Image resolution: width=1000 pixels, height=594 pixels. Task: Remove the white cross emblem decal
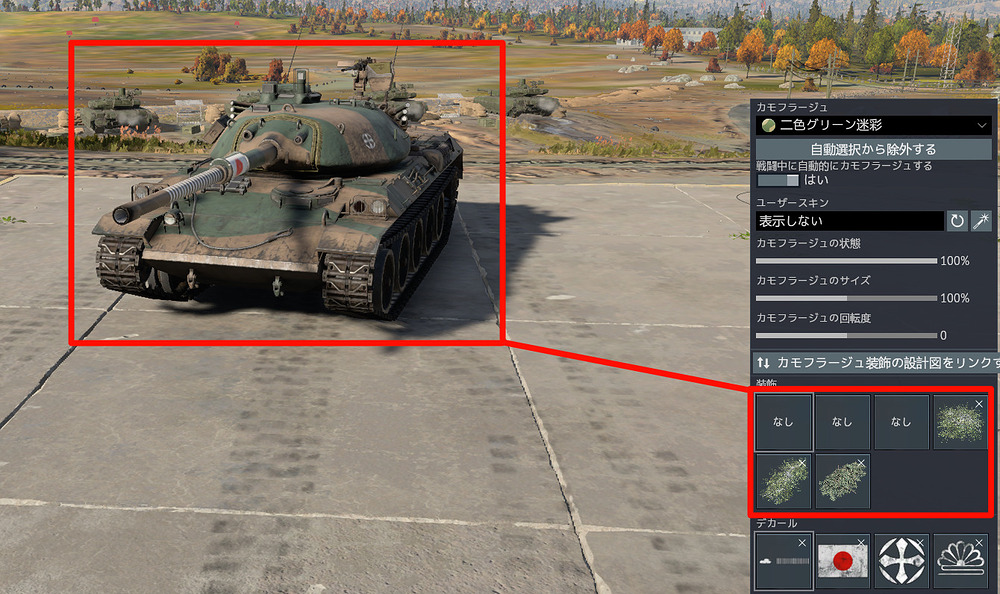pyautogui.click(x=920, y=542)
